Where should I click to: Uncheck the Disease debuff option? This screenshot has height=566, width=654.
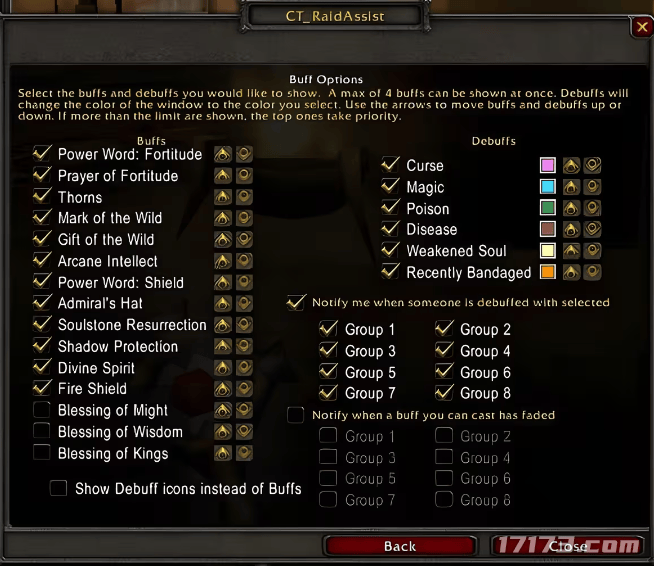(x=391, y=229)
